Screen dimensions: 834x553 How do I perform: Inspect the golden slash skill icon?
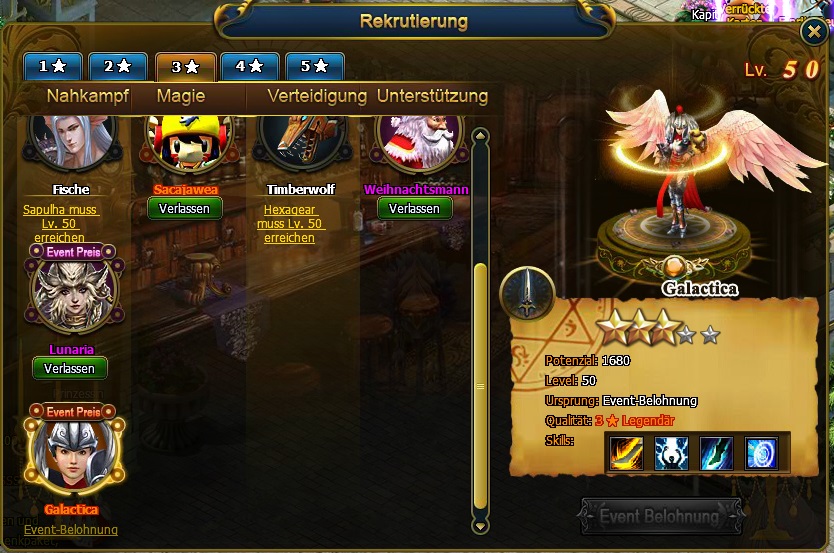point(627,454)
